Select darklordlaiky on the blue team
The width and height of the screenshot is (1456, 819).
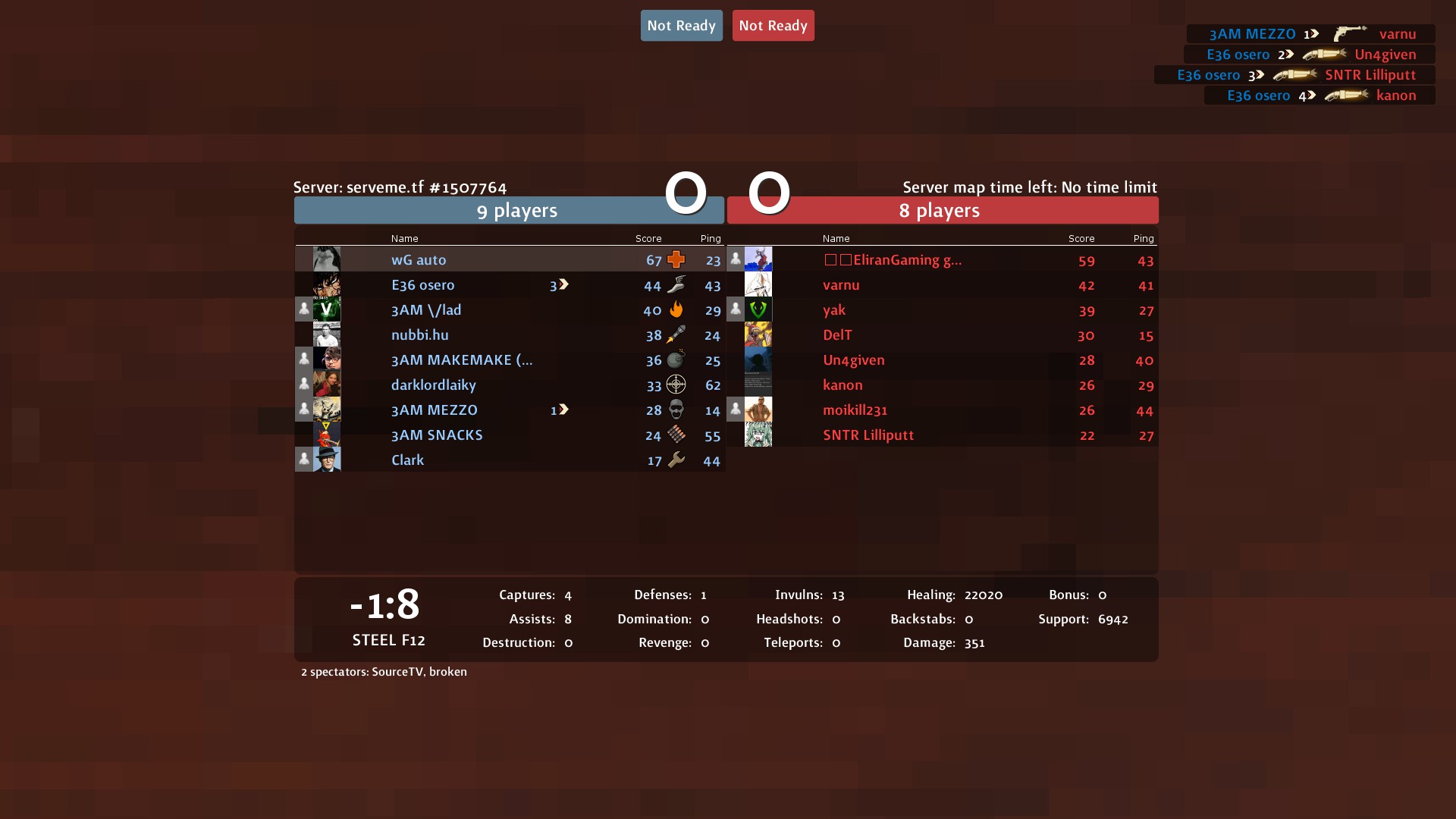(x=434, y=385)
